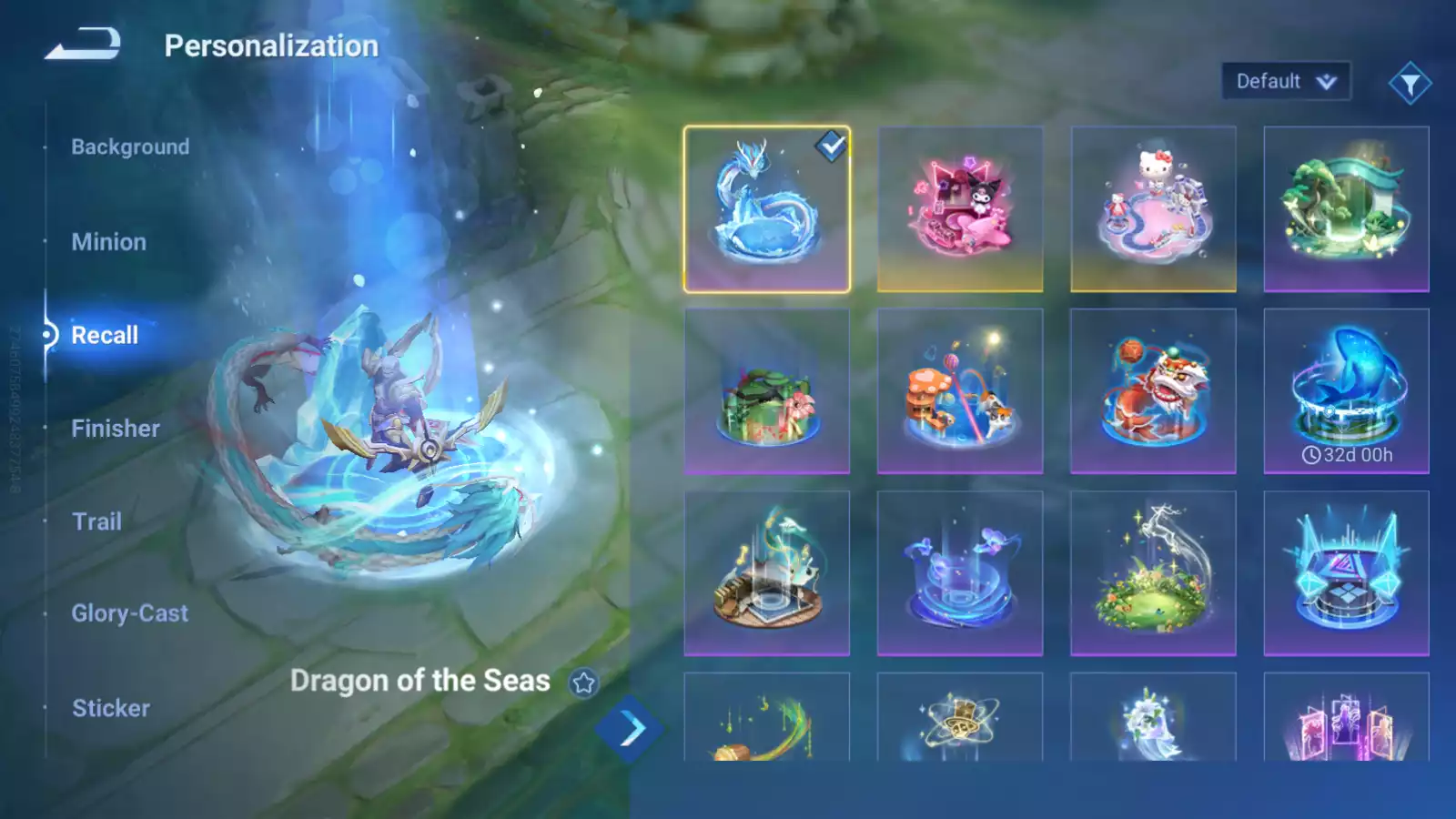Image resolution: width=1456 pixels, height=819 pixels.
Task: Choose the Kuromi pink recall effect
Action: (960, 209)
